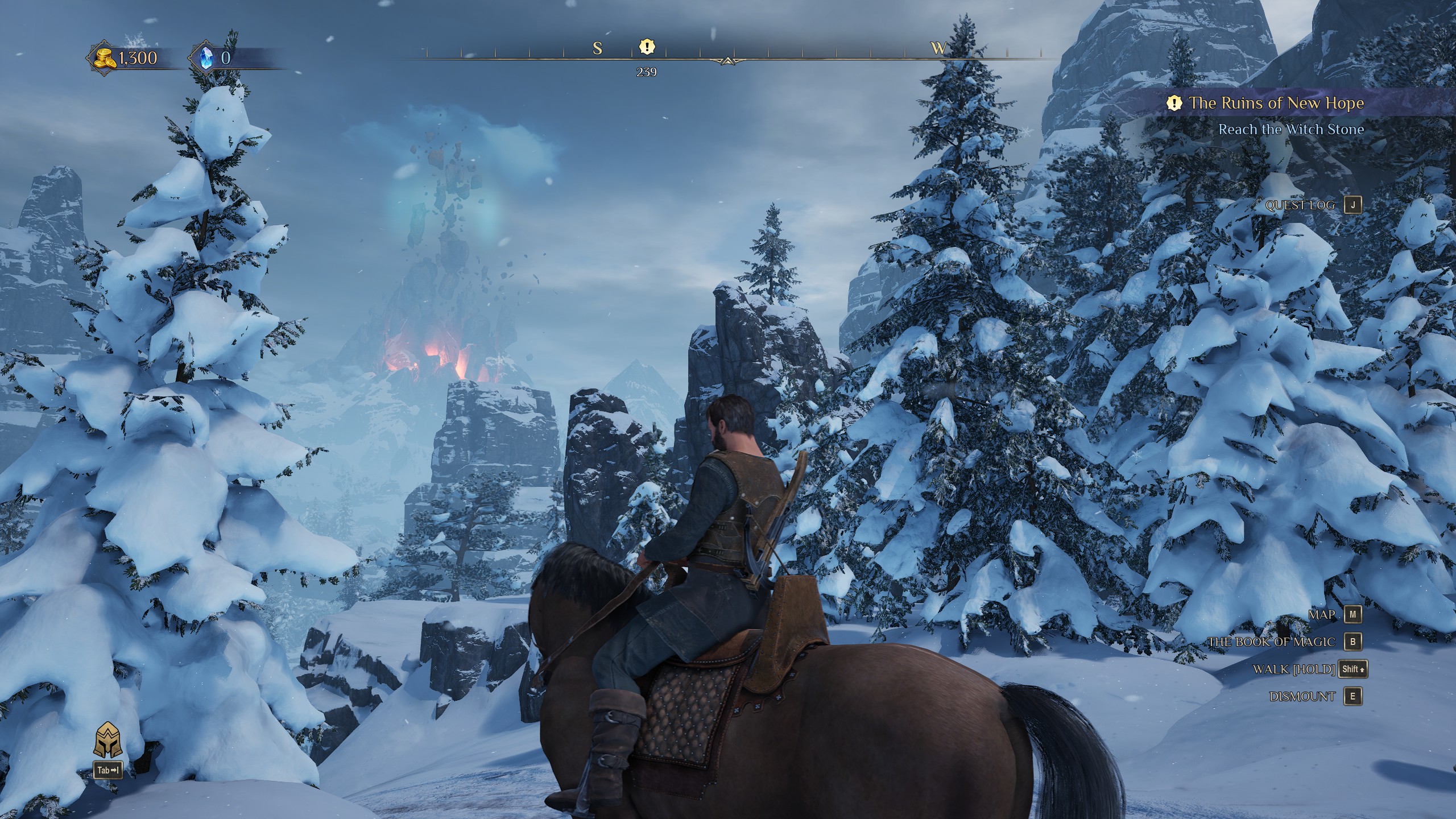Screen dimensions: 1456x819
Task: Open The Book of Magic
Action: pyautogui.click(x=1353, y=642)
